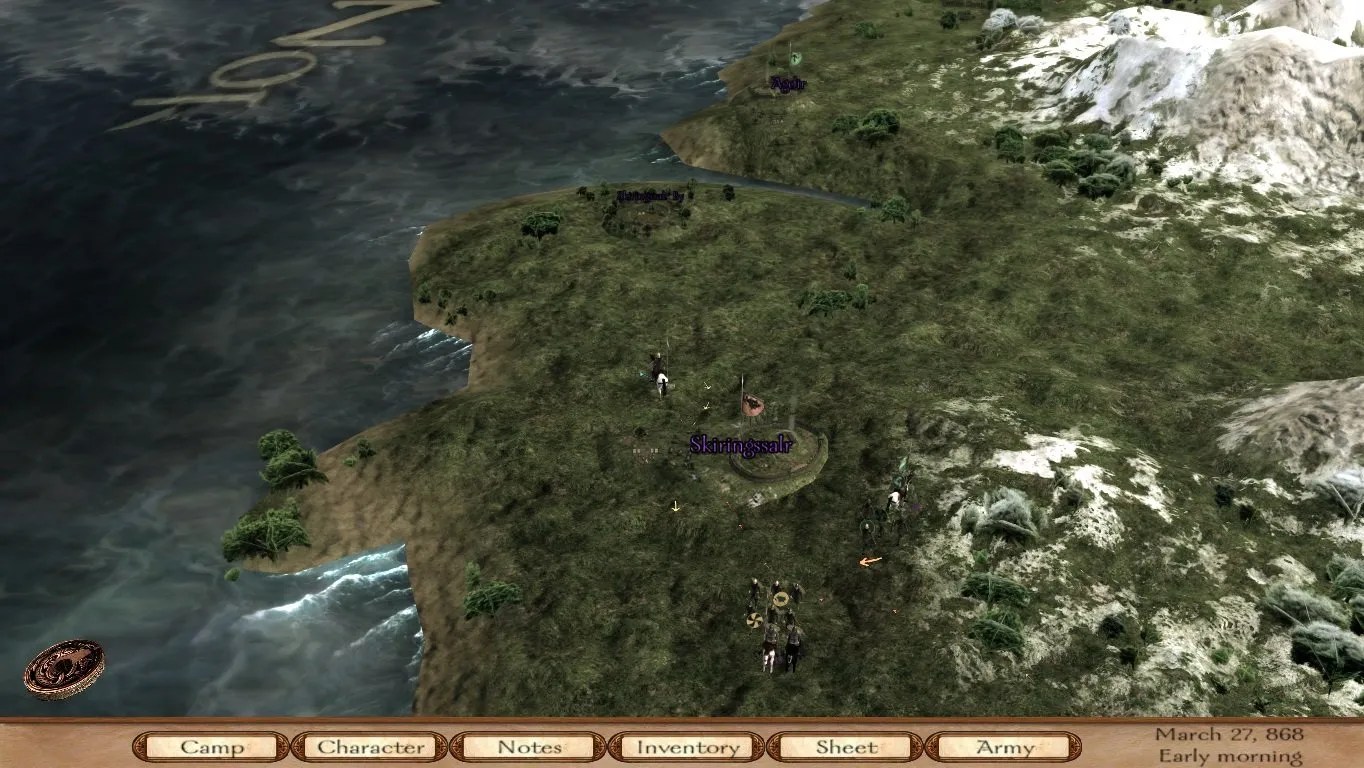Open the Notes screen
Screen dimensions: 1364x768
point(528,747)
